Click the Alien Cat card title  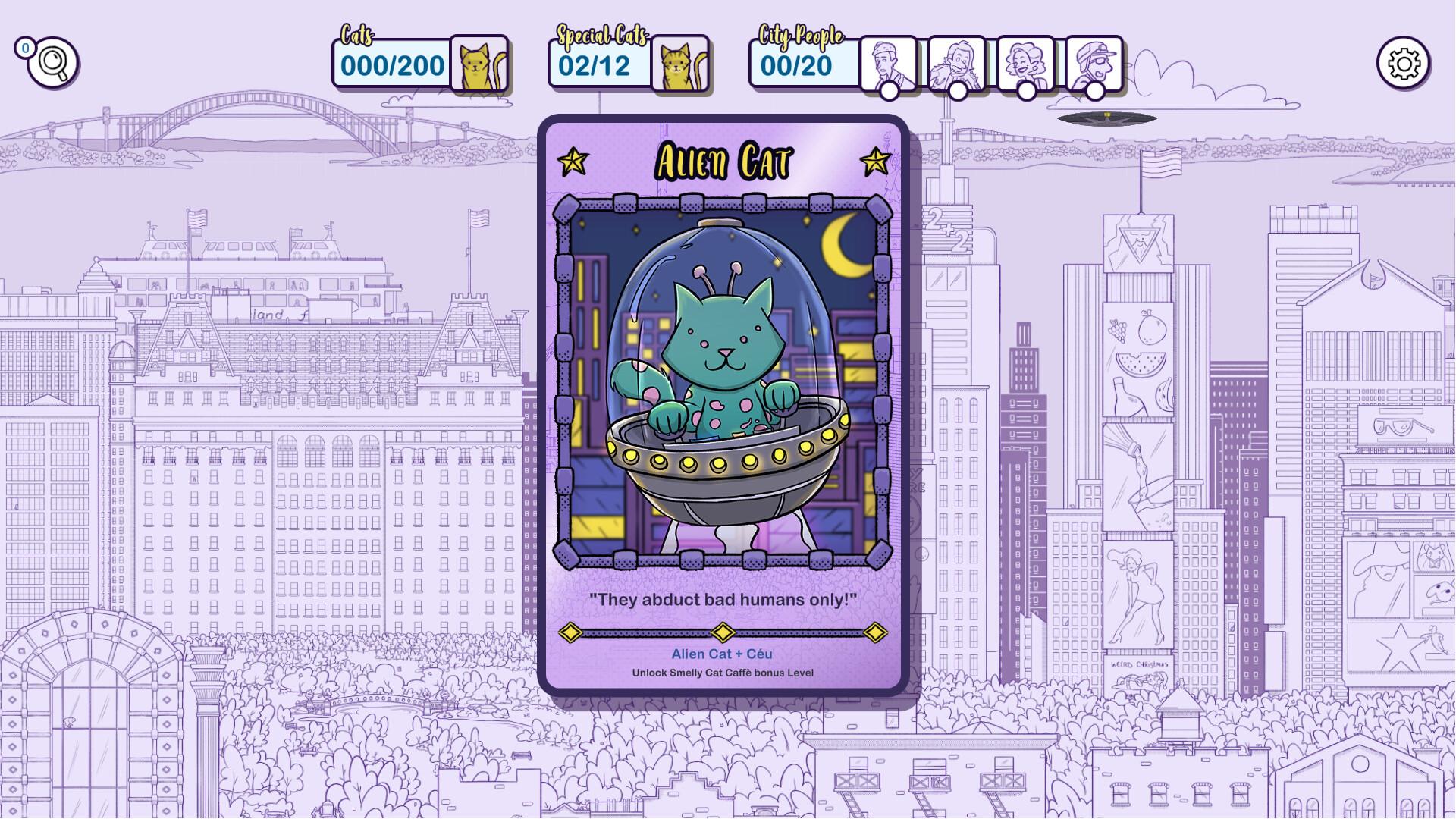[723, 159]
